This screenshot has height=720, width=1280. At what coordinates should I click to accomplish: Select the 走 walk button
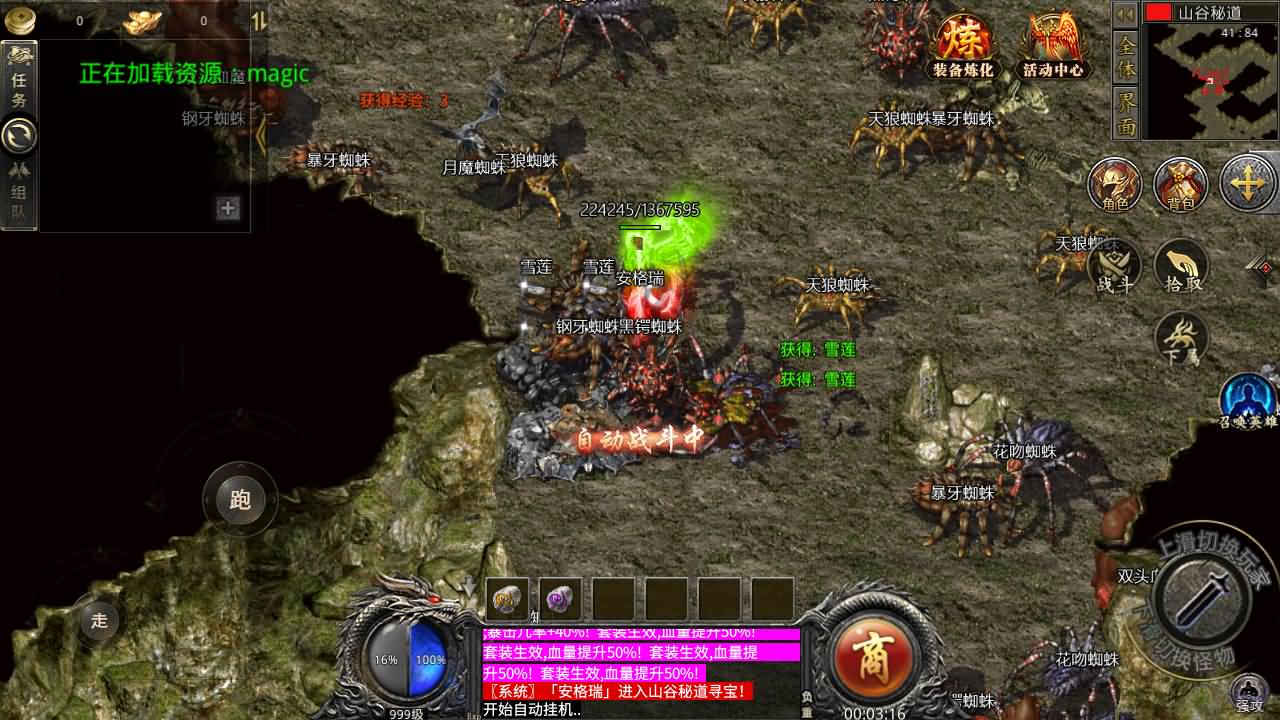(x=99, y=620)
